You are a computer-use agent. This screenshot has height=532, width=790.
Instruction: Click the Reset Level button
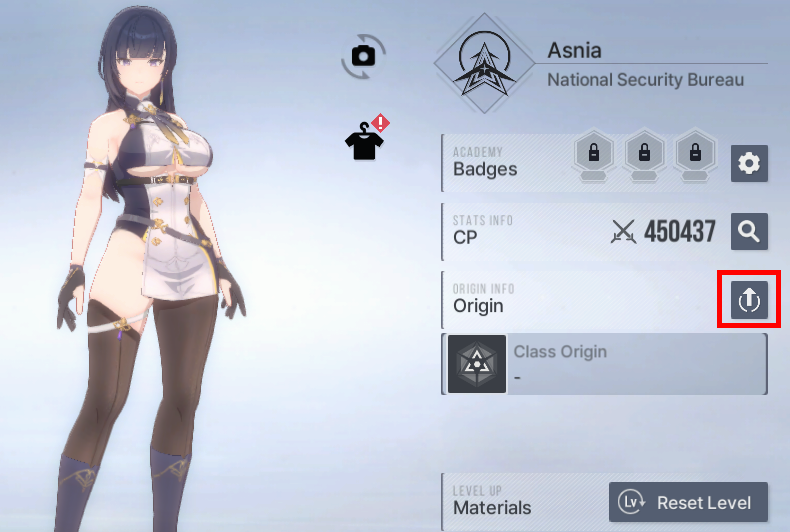pos(688,502)
